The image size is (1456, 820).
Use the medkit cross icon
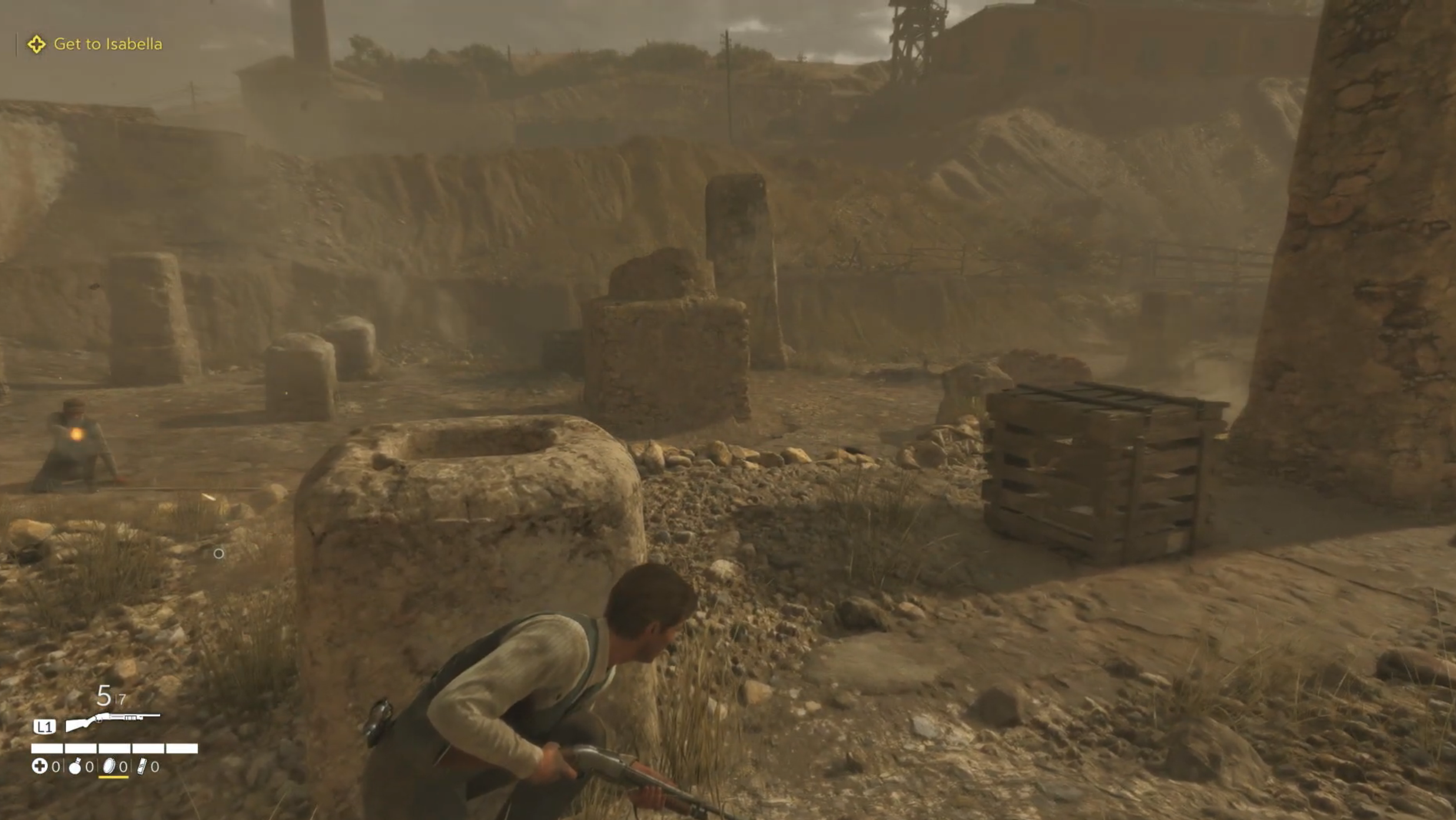point(39,766)
